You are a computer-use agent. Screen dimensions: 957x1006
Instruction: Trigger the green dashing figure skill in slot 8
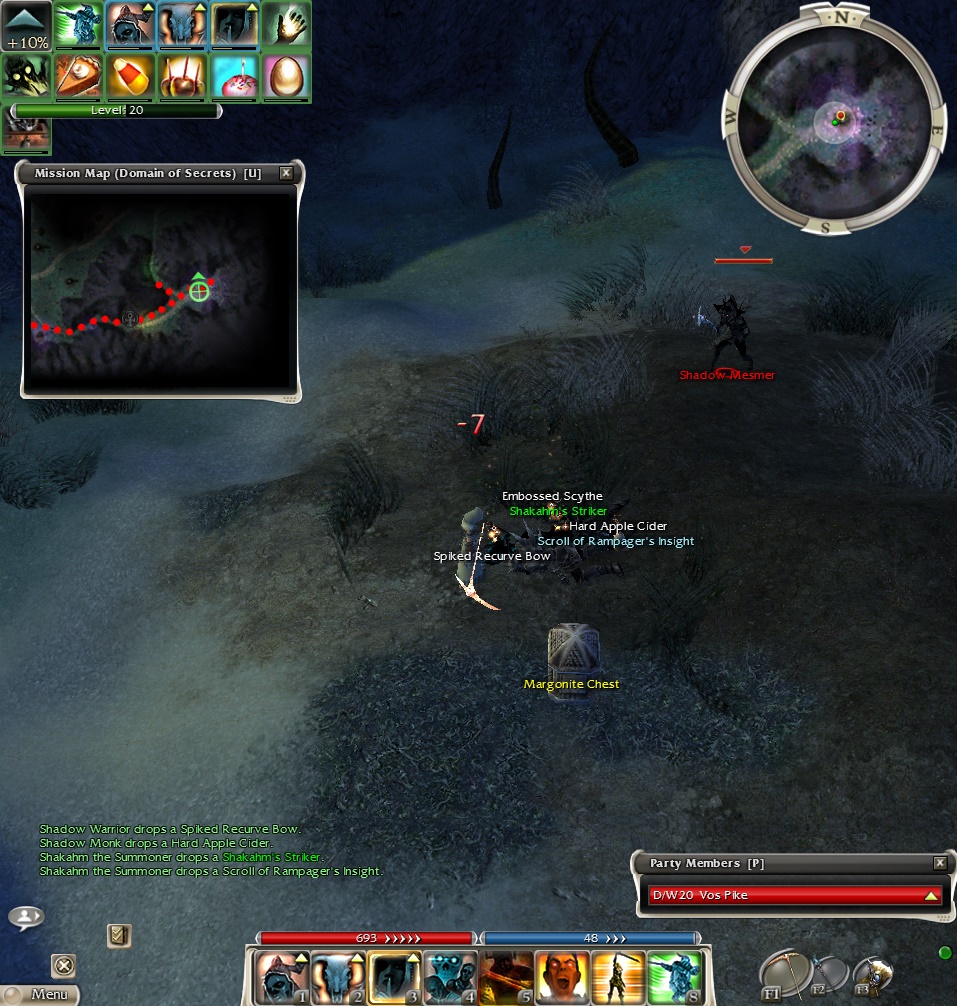point(675,977)
